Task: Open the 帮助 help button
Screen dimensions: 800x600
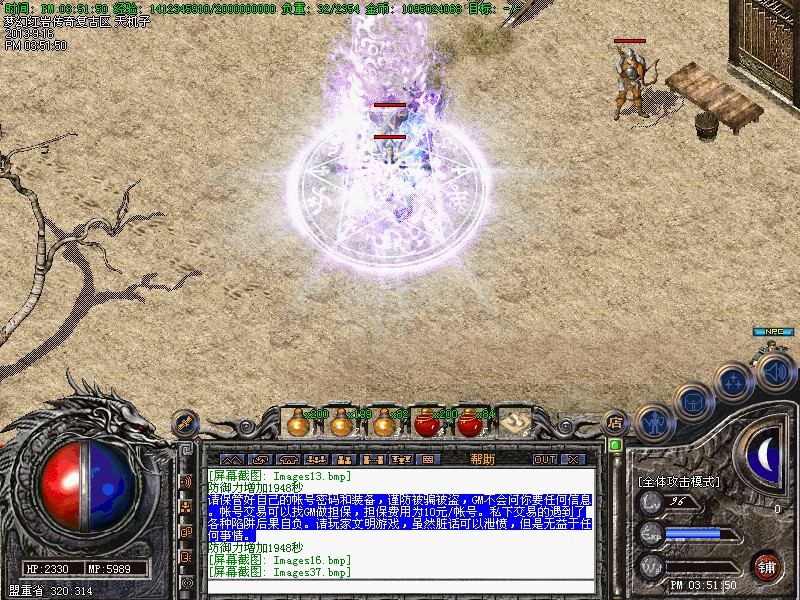Action: tap(482, 459)
